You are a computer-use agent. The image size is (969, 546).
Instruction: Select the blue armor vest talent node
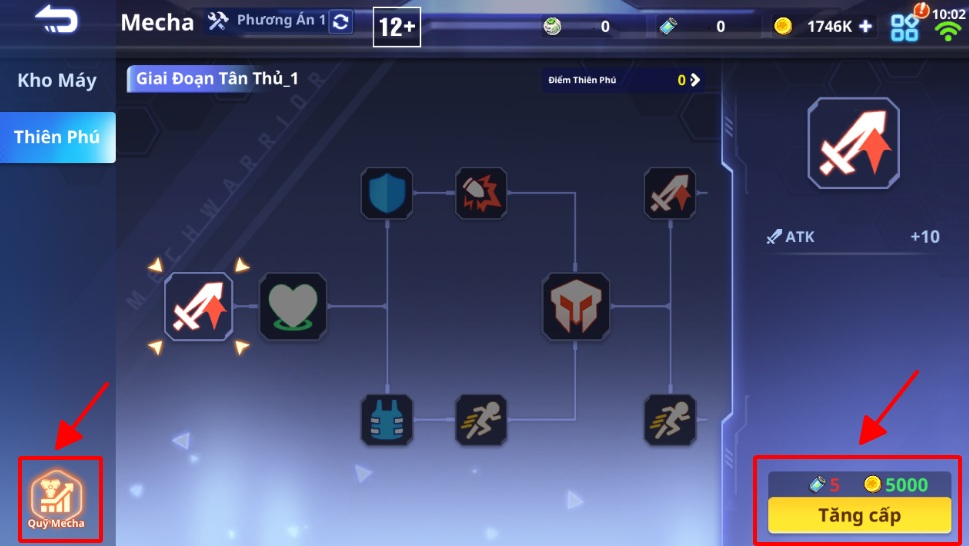tap(386, 420)
